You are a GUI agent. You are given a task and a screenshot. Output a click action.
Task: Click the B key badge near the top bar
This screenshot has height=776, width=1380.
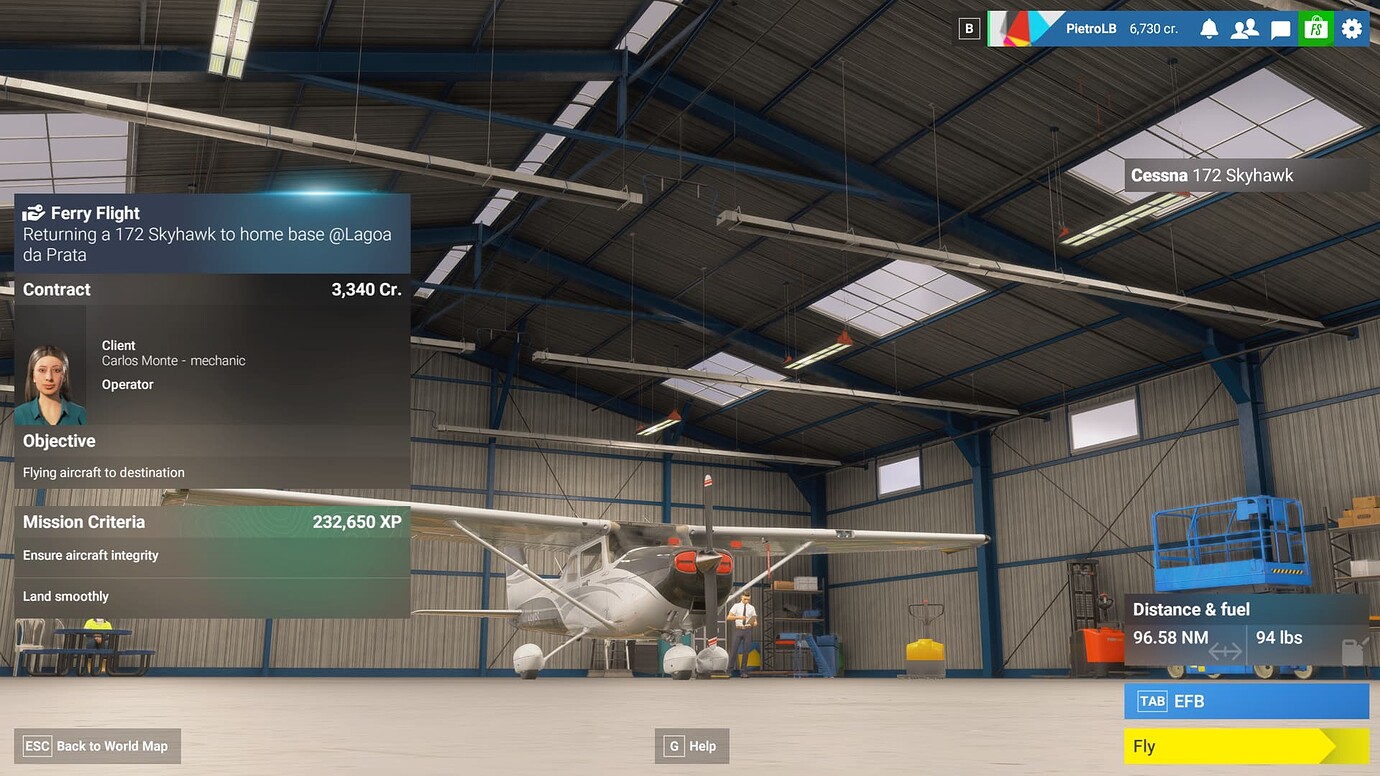click(968, 28)
